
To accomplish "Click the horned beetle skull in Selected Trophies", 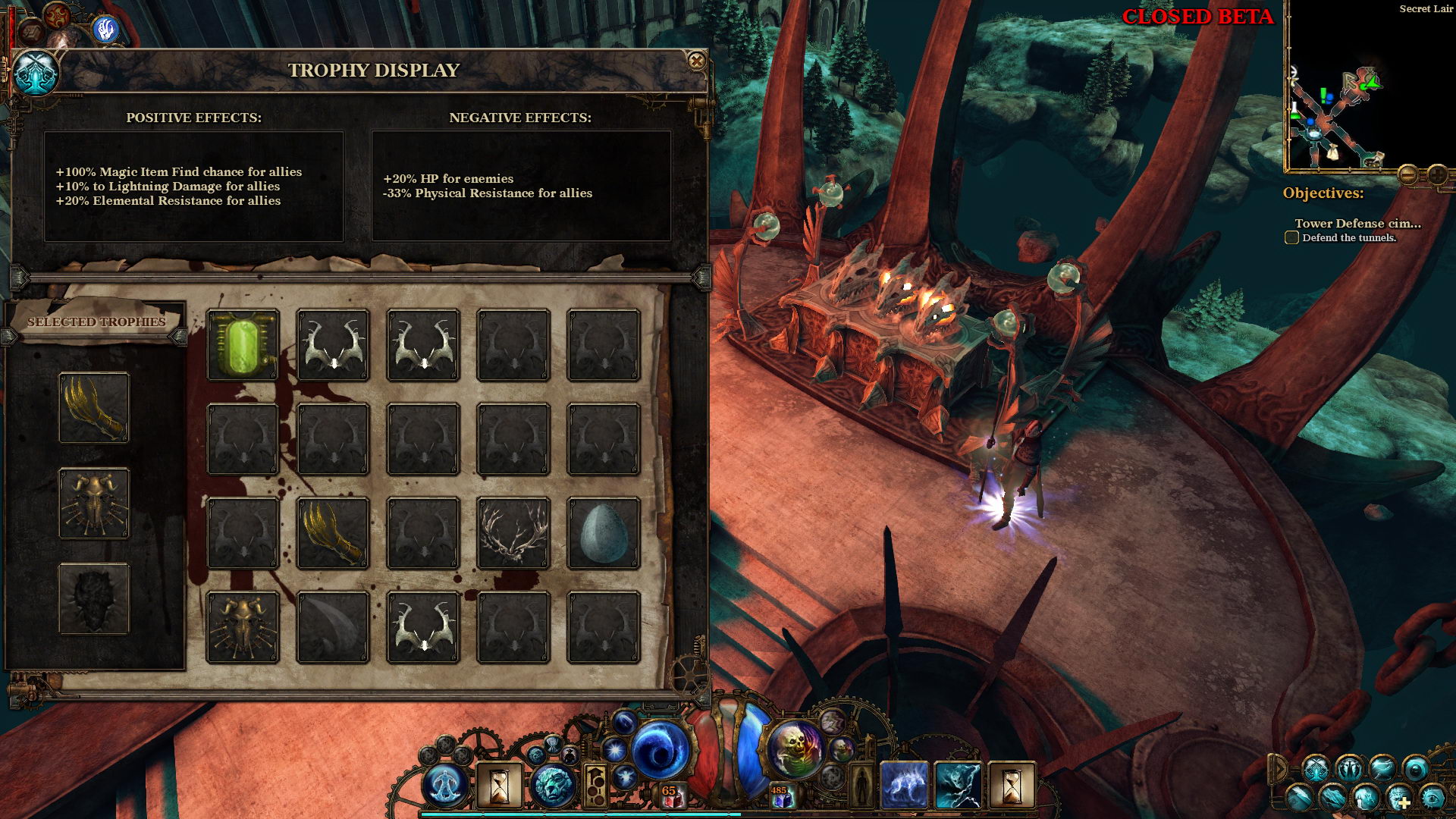I will (94, 504).
